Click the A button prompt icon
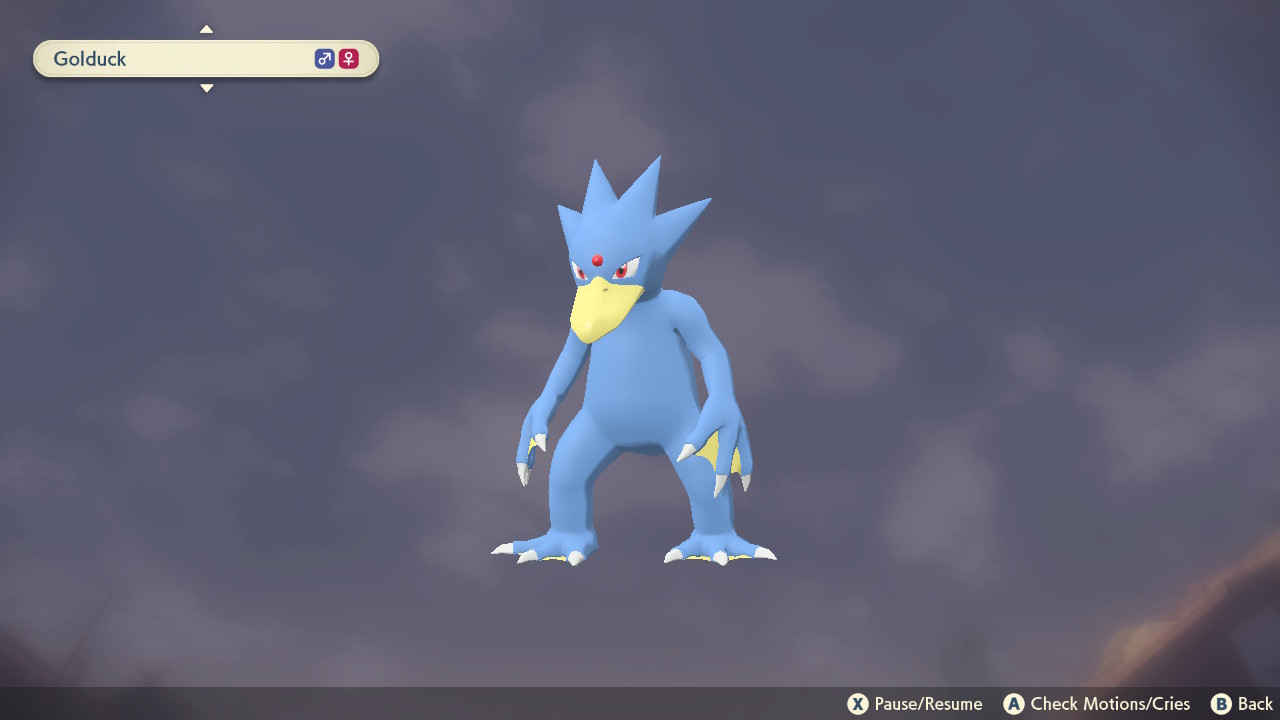This screenshot has width=1280, height=720. [1015, 703]
